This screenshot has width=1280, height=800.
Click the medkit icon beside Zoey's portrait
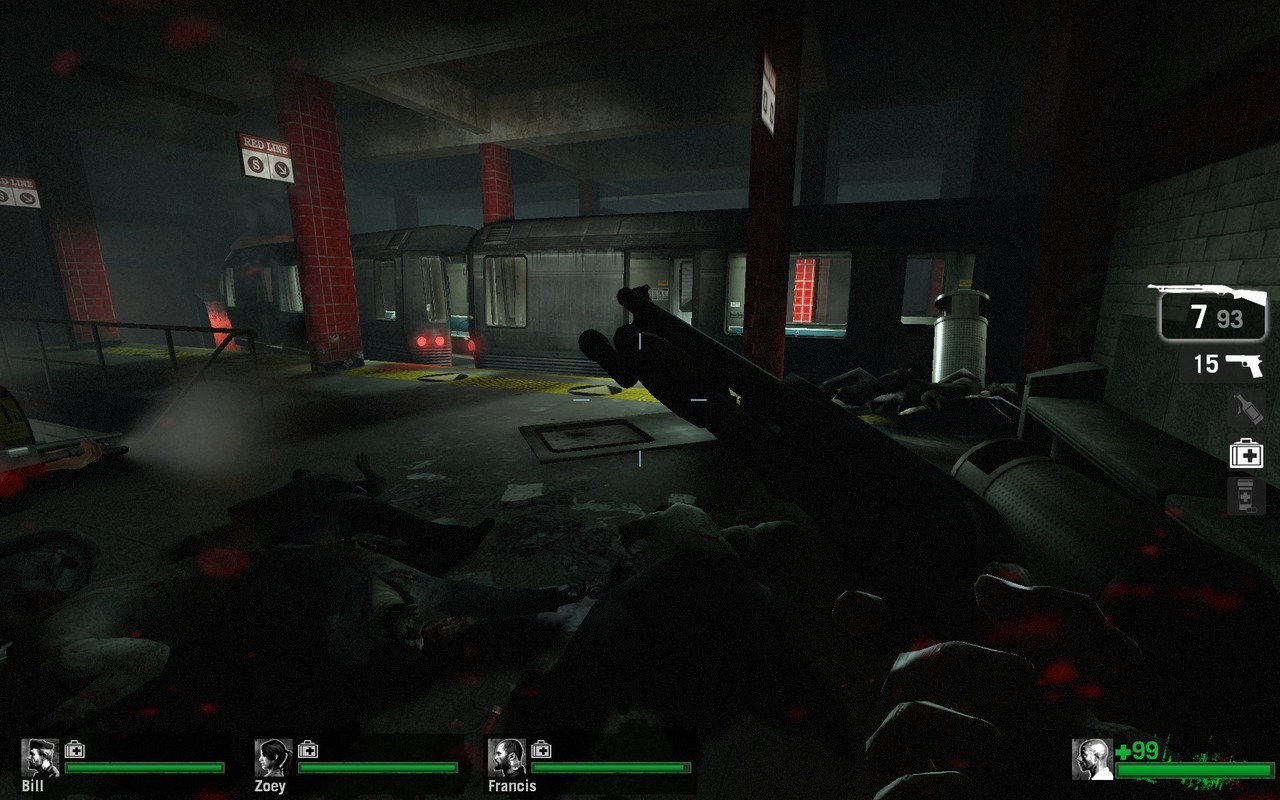[308, 749]
